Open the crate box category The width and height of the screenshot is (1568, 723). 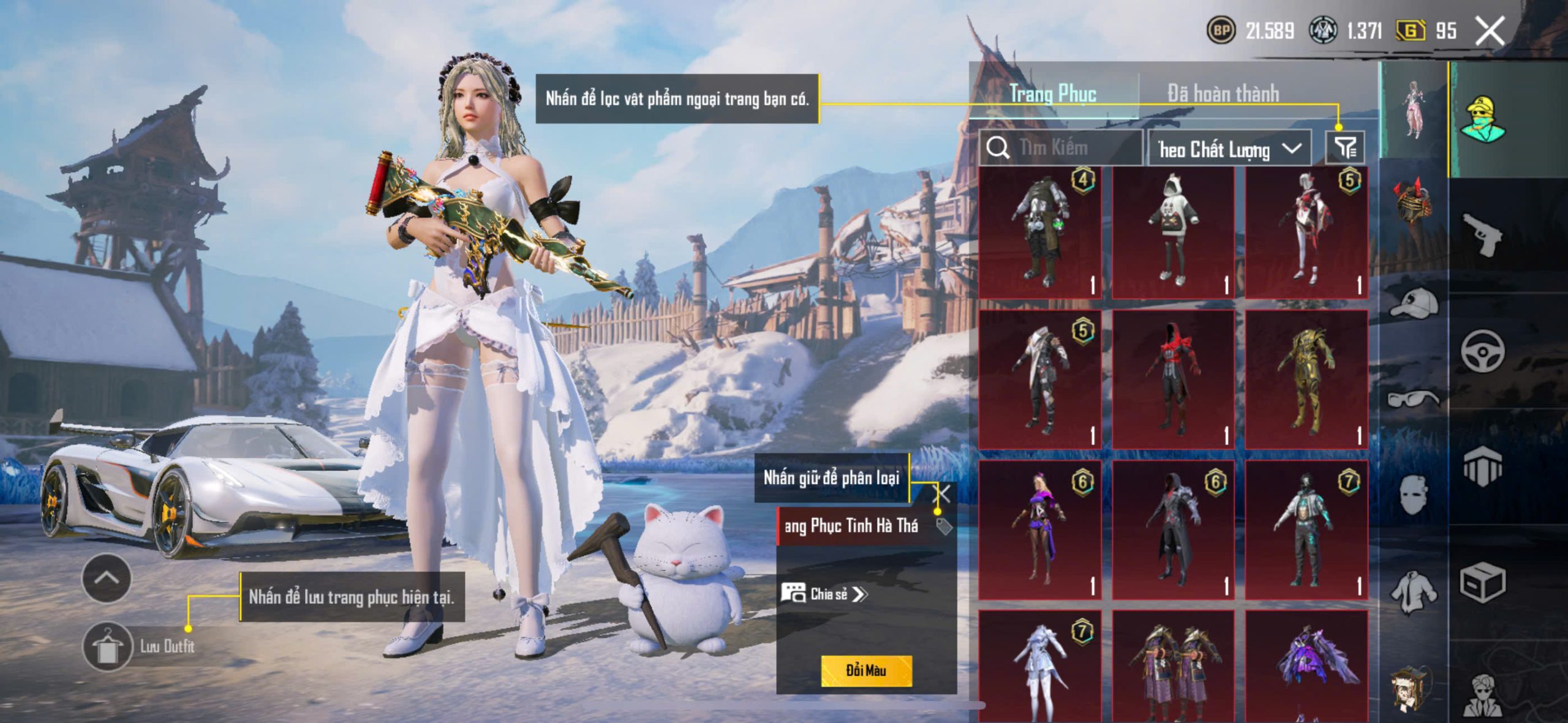1482,583
